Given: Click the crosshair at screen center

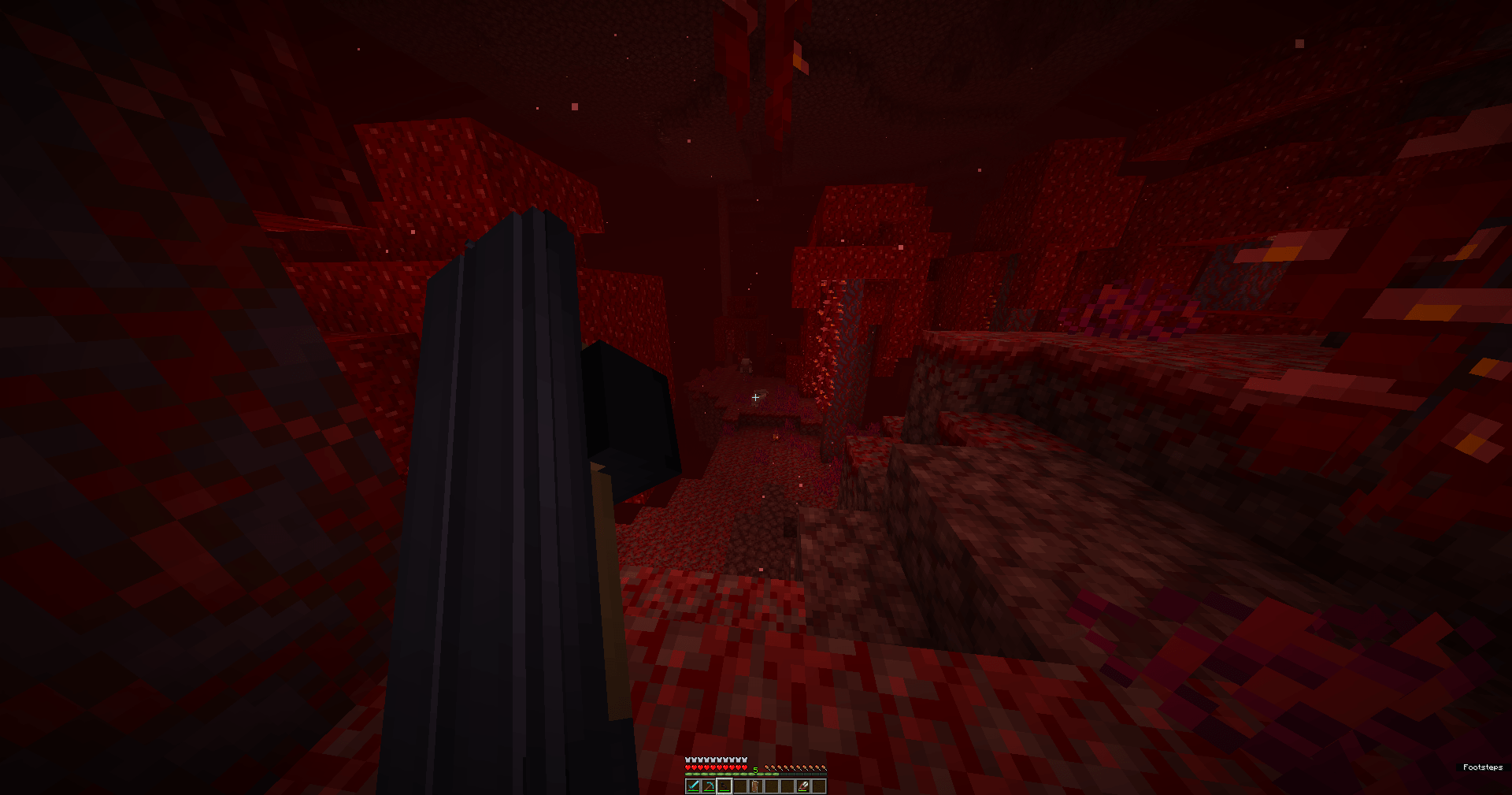Looking at the screenshot, I should tap(755, 397).
